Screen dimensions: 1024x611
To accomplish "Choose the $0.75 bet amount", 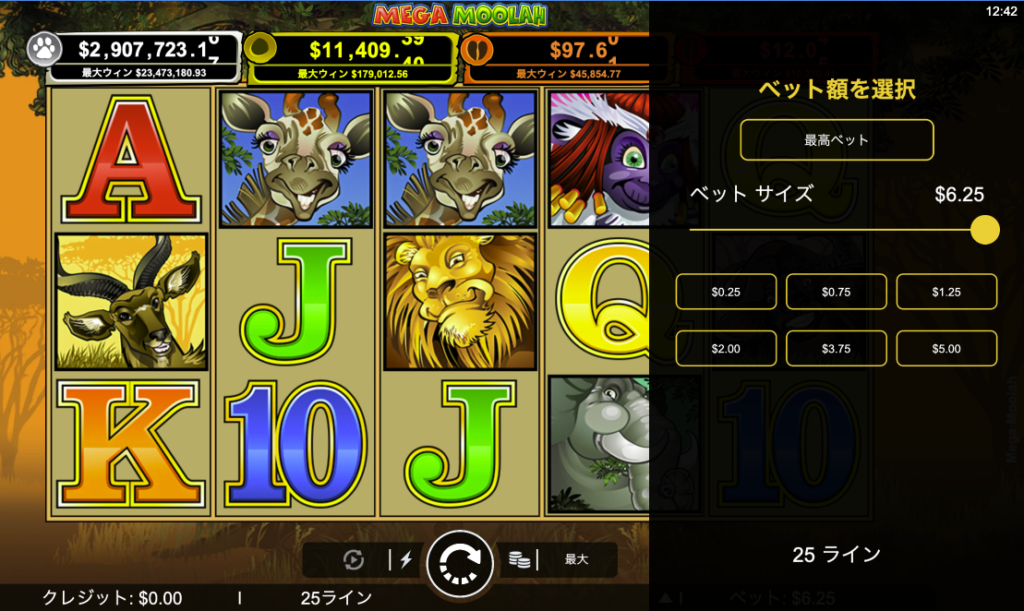I will point(836,292).
